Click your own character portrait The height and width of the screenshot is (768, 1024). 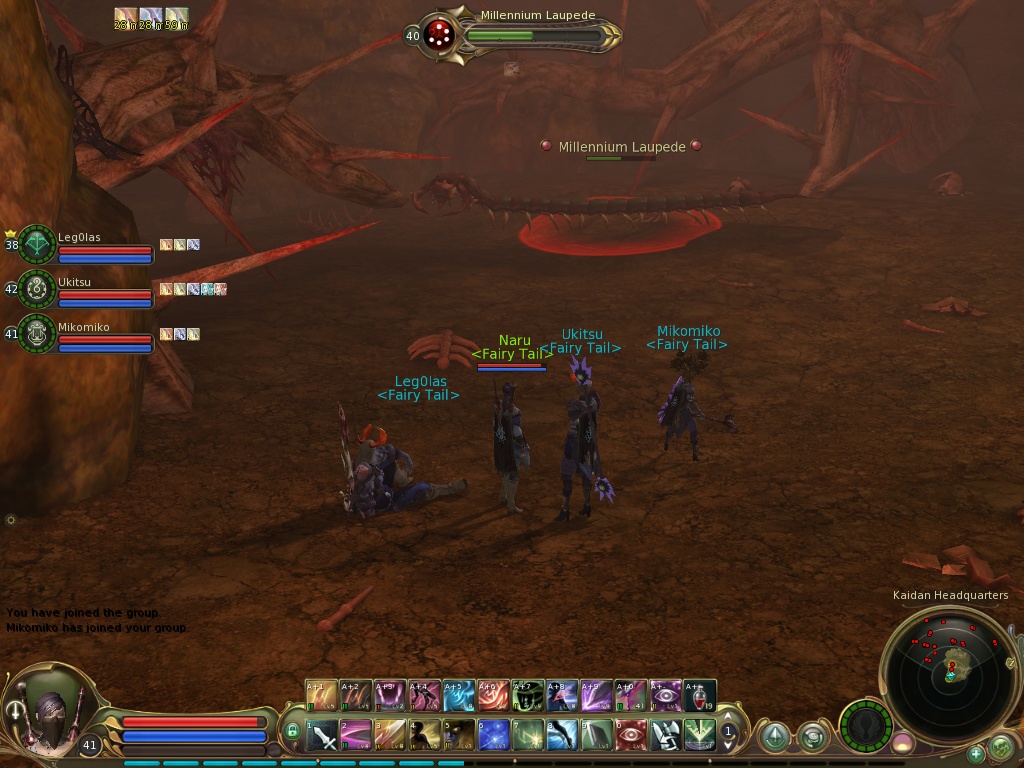click(52, 712)
